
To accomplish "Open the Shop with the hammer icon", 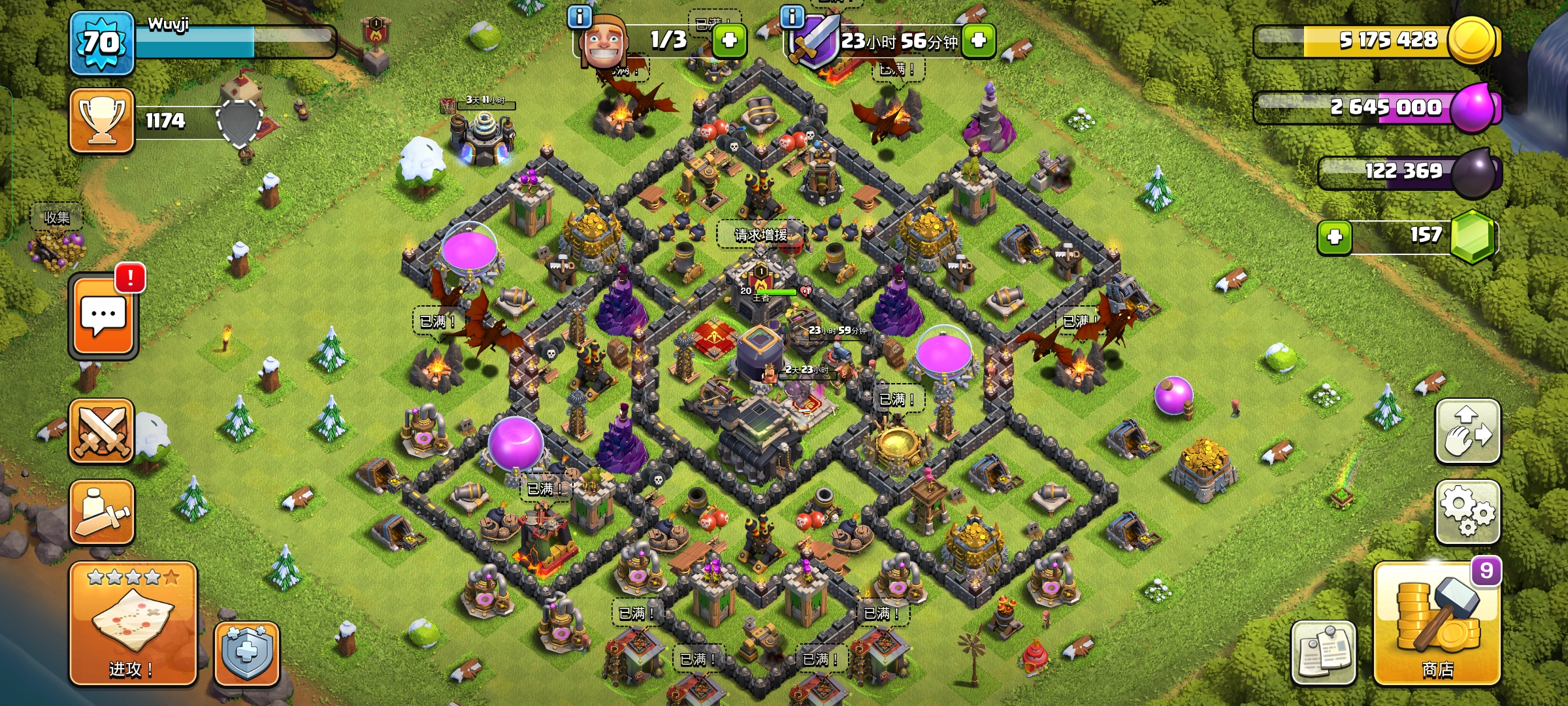I will pos(1437,624).
